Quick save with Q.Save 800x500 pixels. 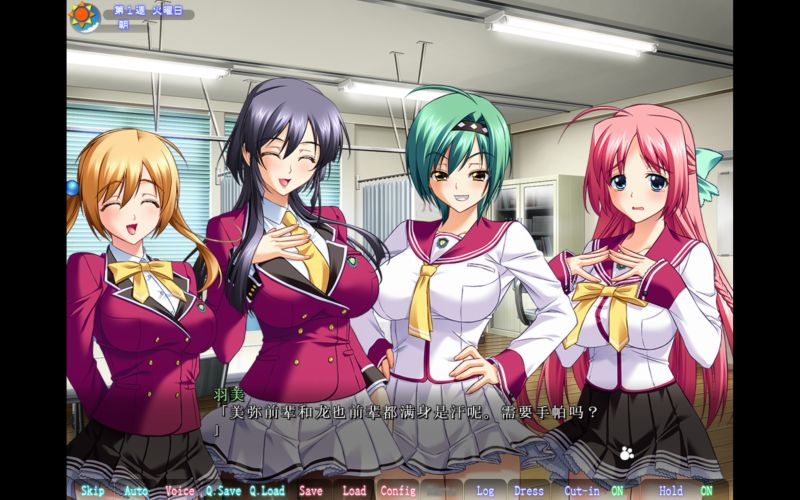coord(223,491)
